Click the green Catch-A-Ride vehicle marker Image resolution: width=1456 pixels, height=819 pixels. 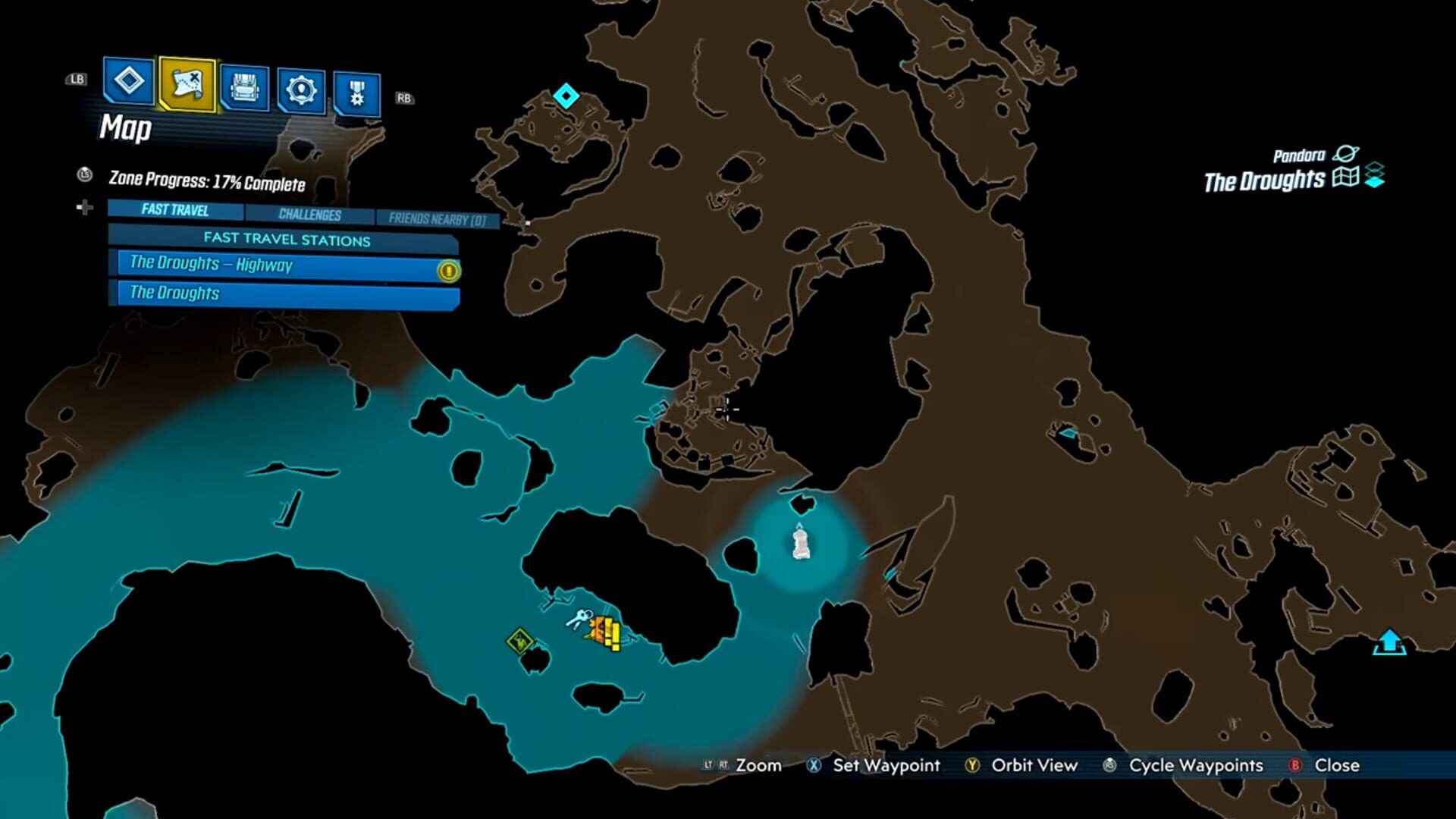pos(520,642)
